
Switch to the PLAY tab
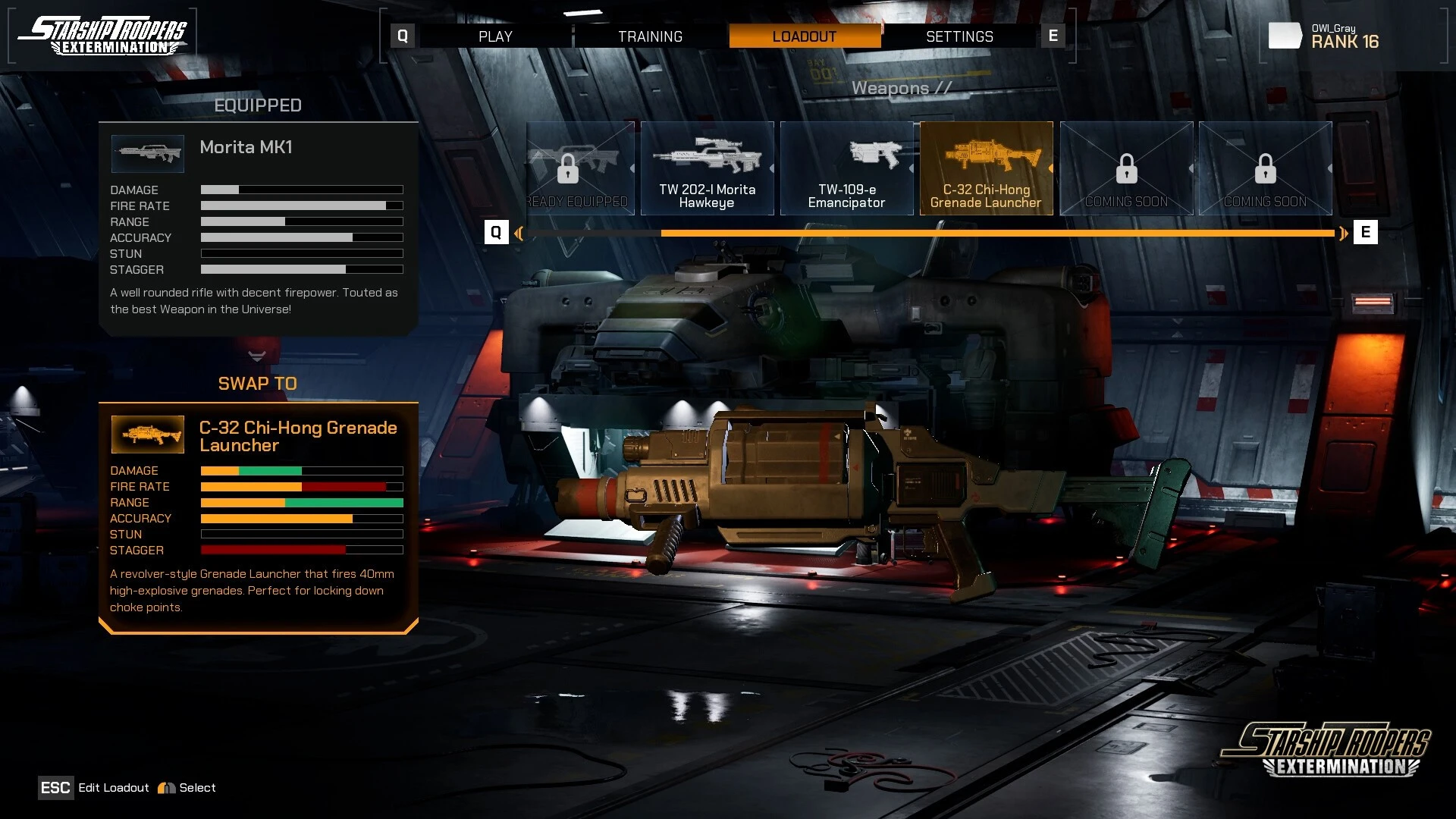point(495,36)
